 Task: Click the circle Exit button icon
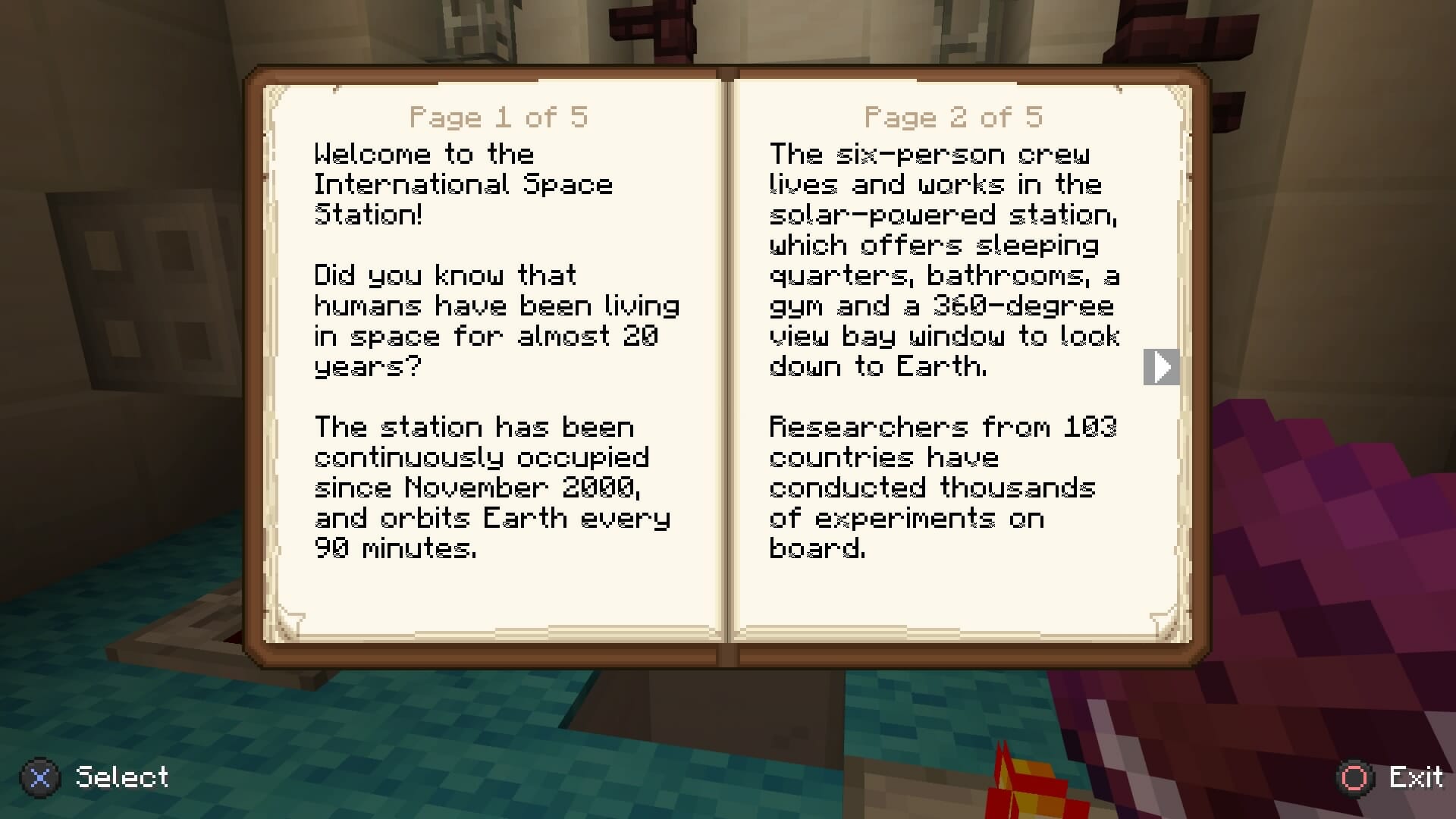(x=1355, y=777)
